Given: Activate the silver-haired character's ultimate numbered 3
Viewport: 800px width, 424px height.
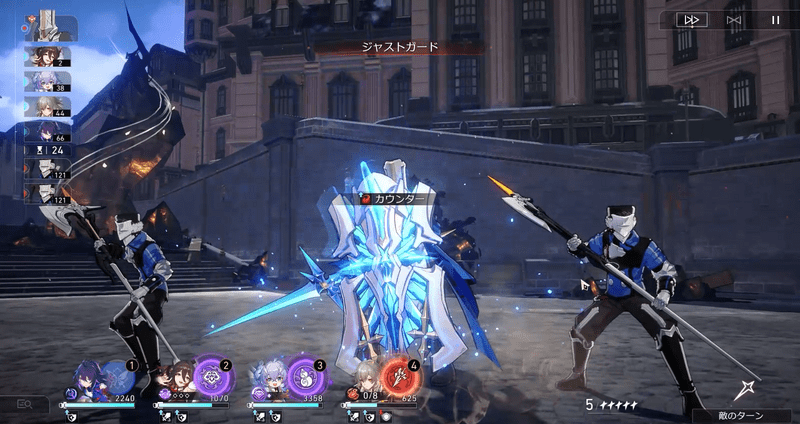Looking at the screenshot, I should [x=307, y=378].
